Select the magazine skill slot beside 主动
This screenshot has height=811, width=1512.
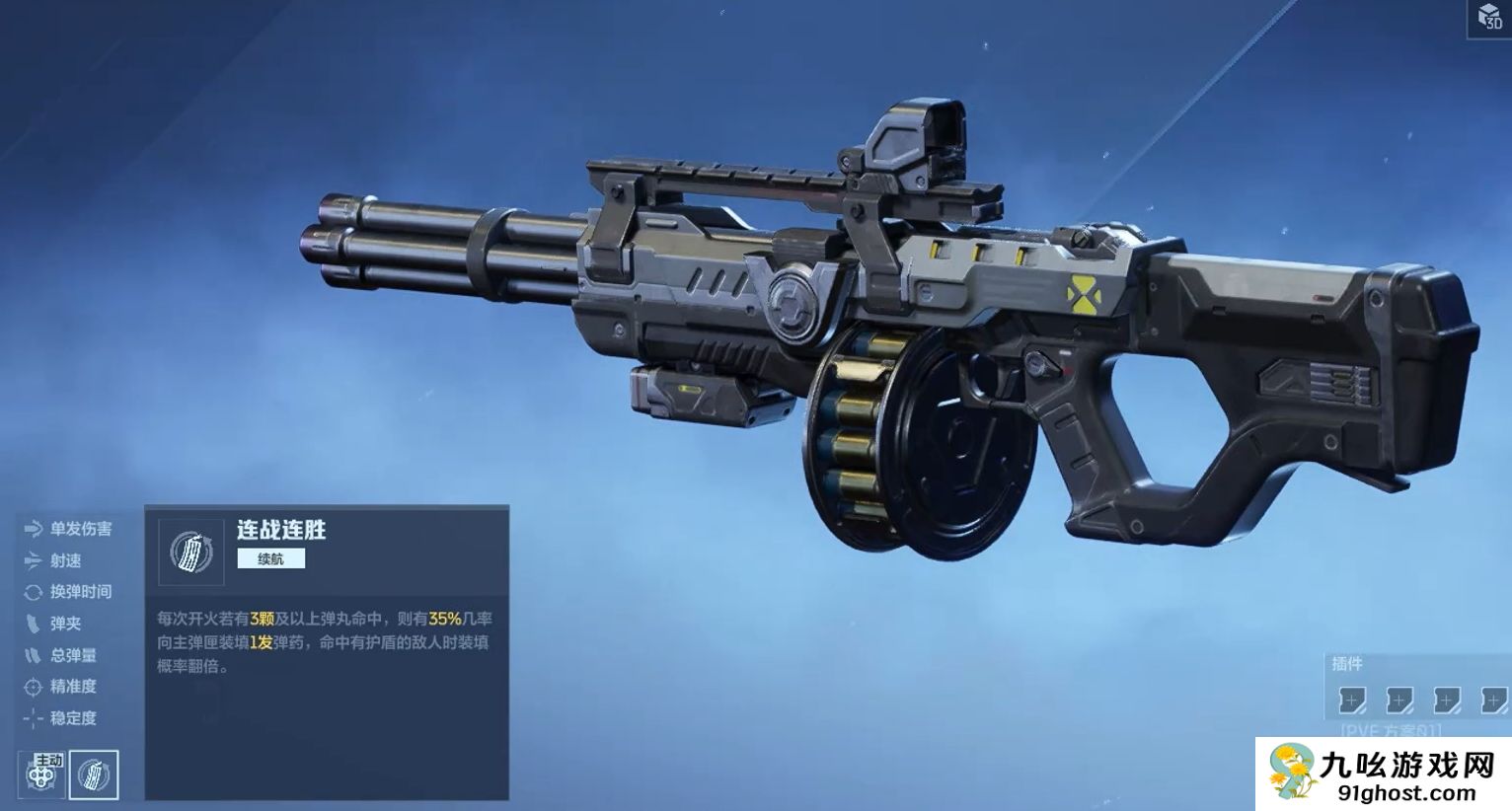95,775
